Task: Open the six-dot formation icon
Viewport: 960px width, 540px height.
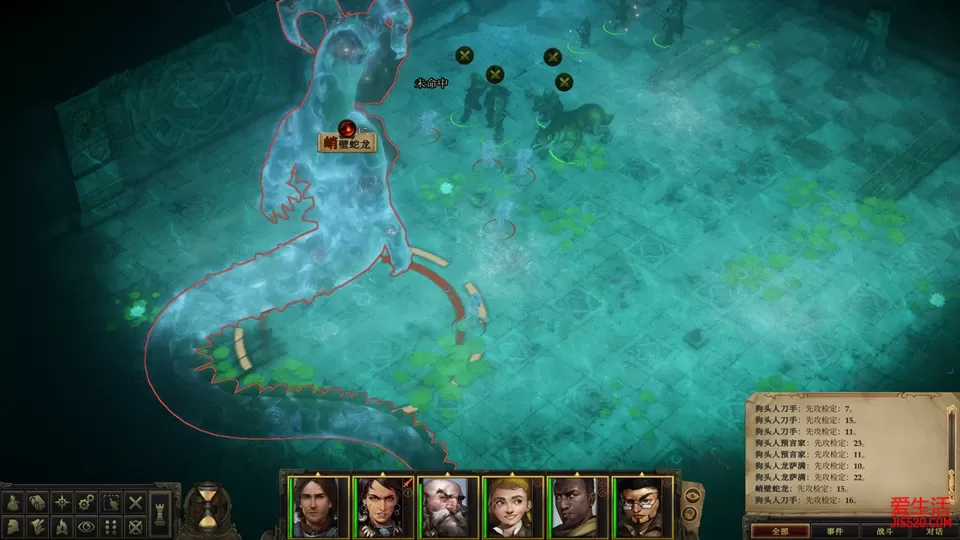Action: pyautogui.click(x=111, y=526)
